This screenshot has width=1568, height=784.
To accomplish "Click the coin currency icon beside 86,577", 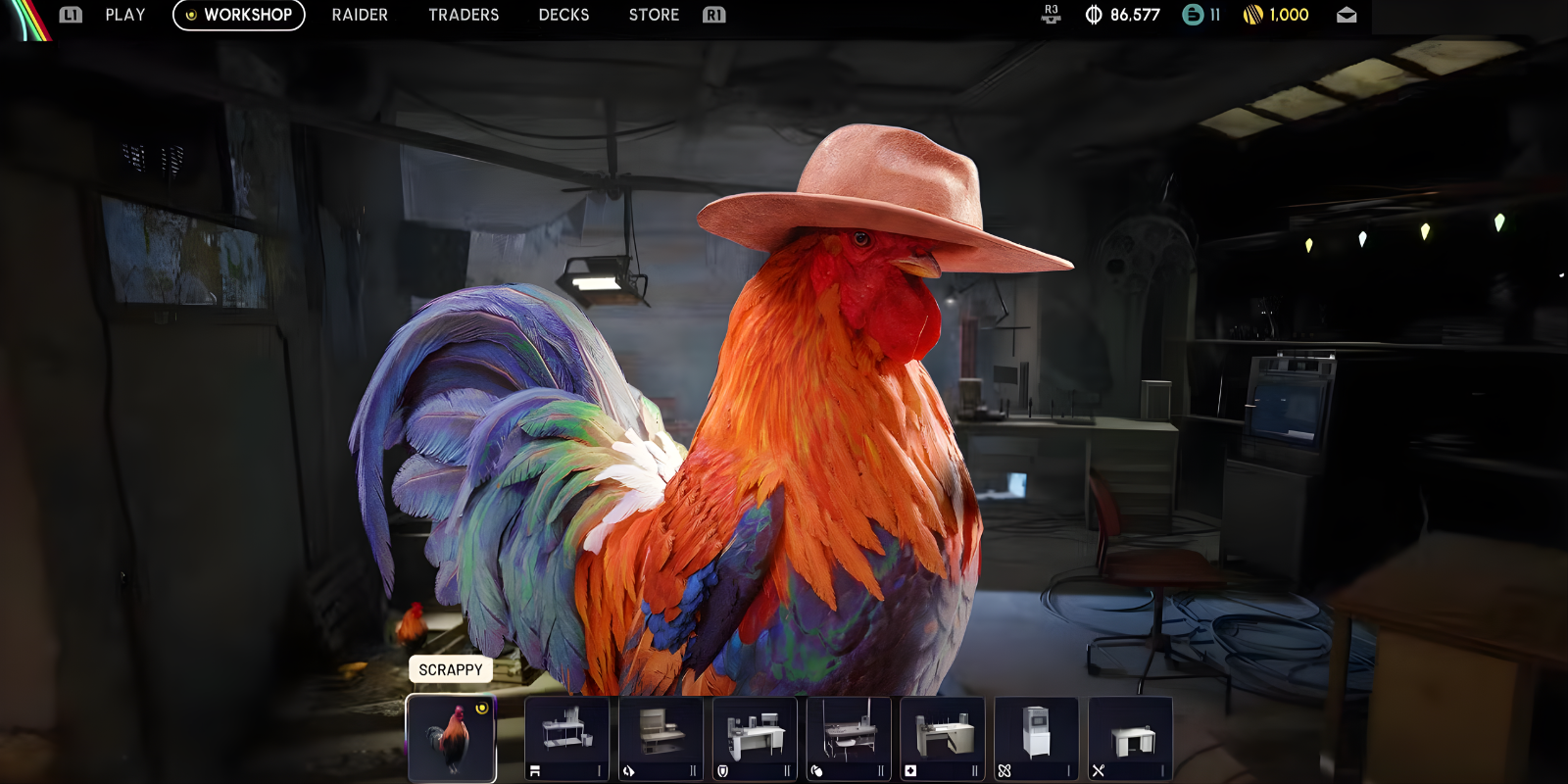I will [1091, 15].
